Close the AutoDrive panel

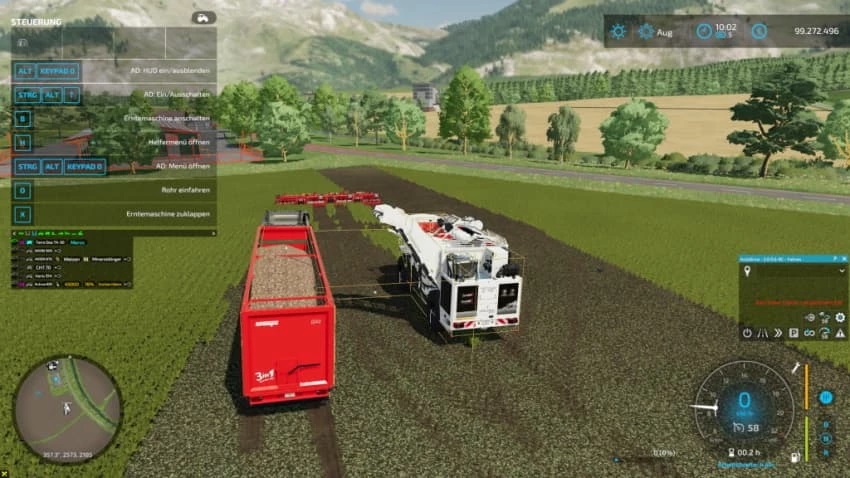(x=843, y=257)
